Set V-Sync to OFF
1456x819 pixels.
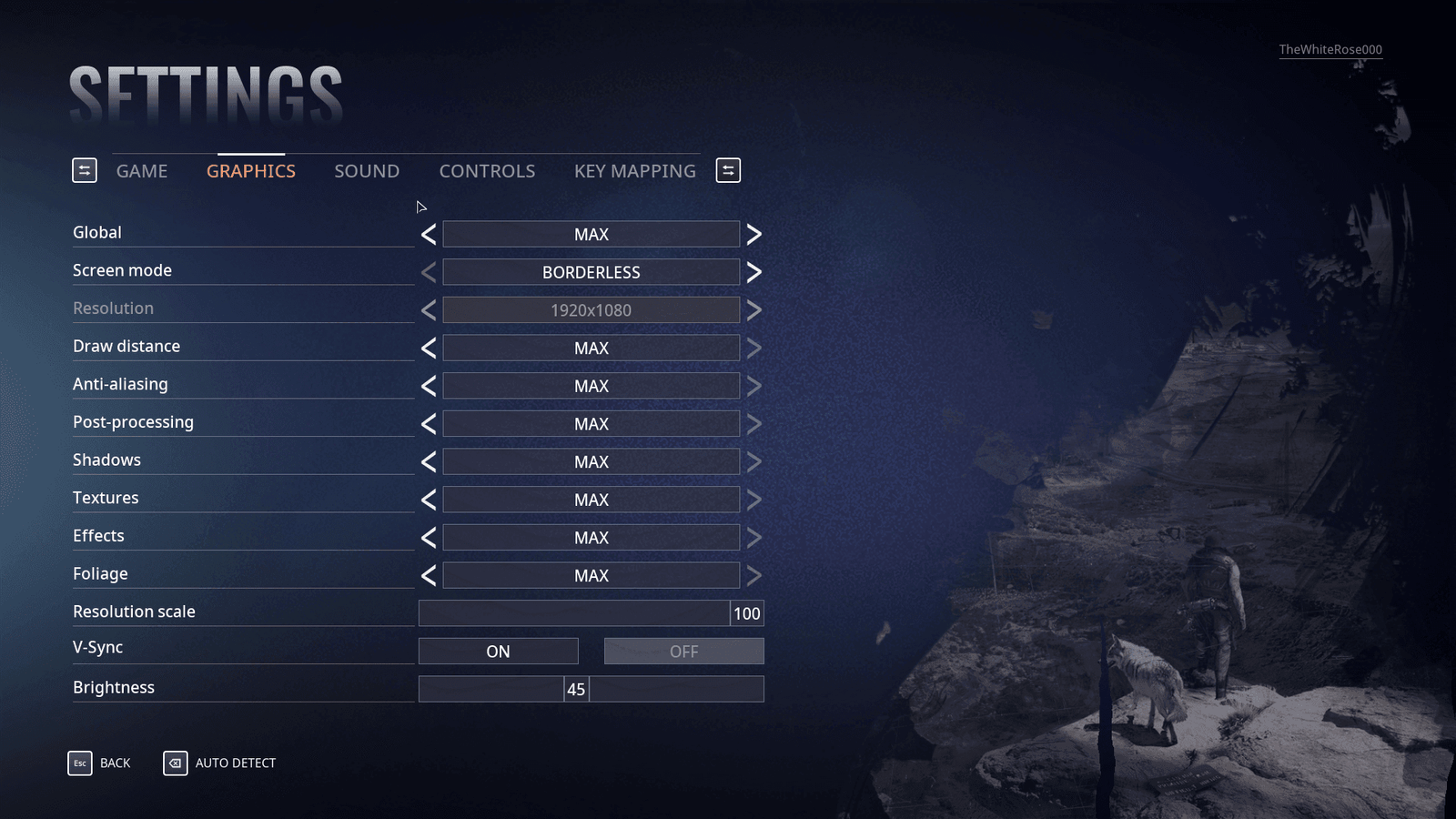(x=683, y=652)
